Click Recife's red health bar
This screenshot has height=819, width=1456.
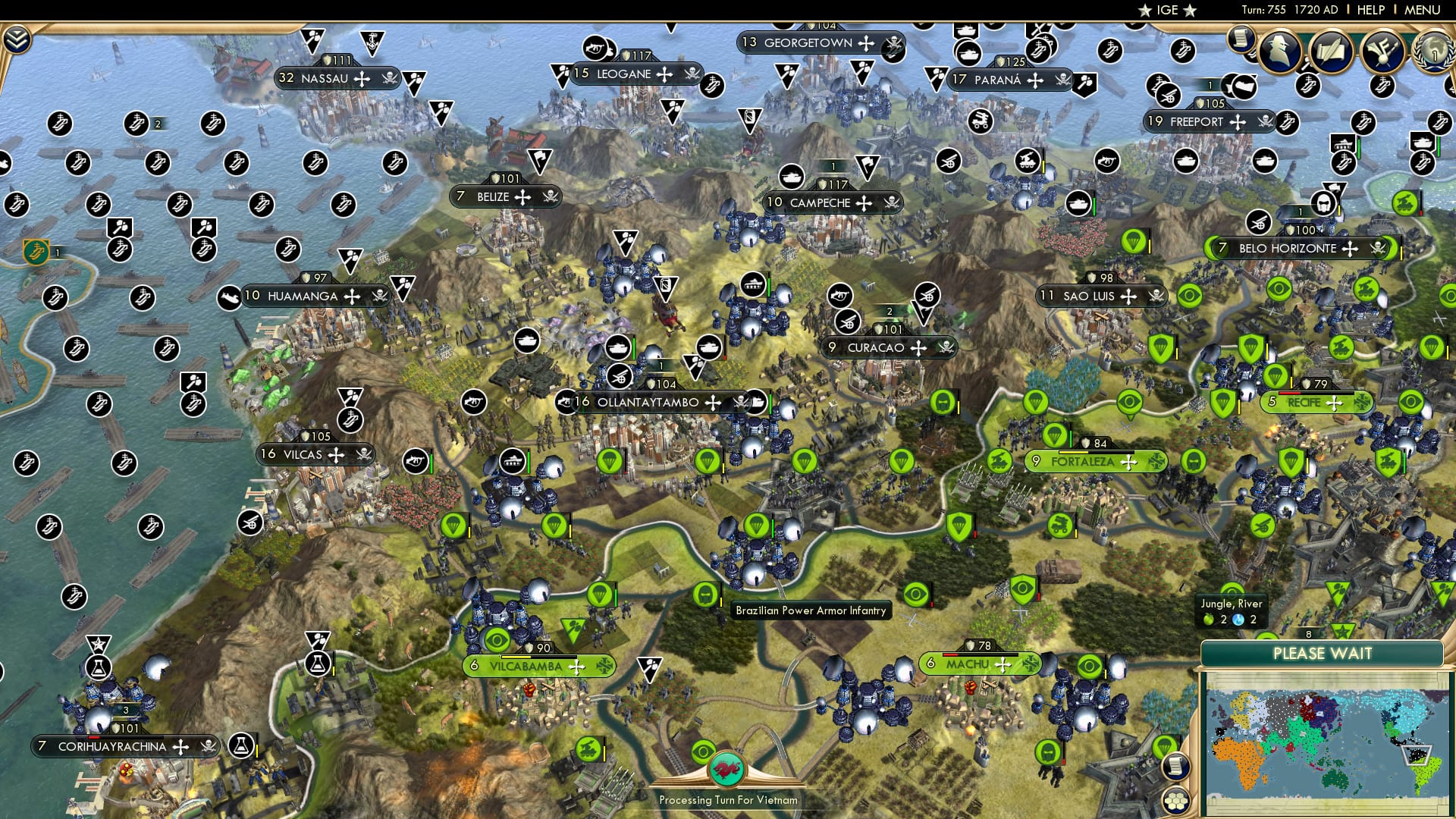click(x=1289, y=393)
